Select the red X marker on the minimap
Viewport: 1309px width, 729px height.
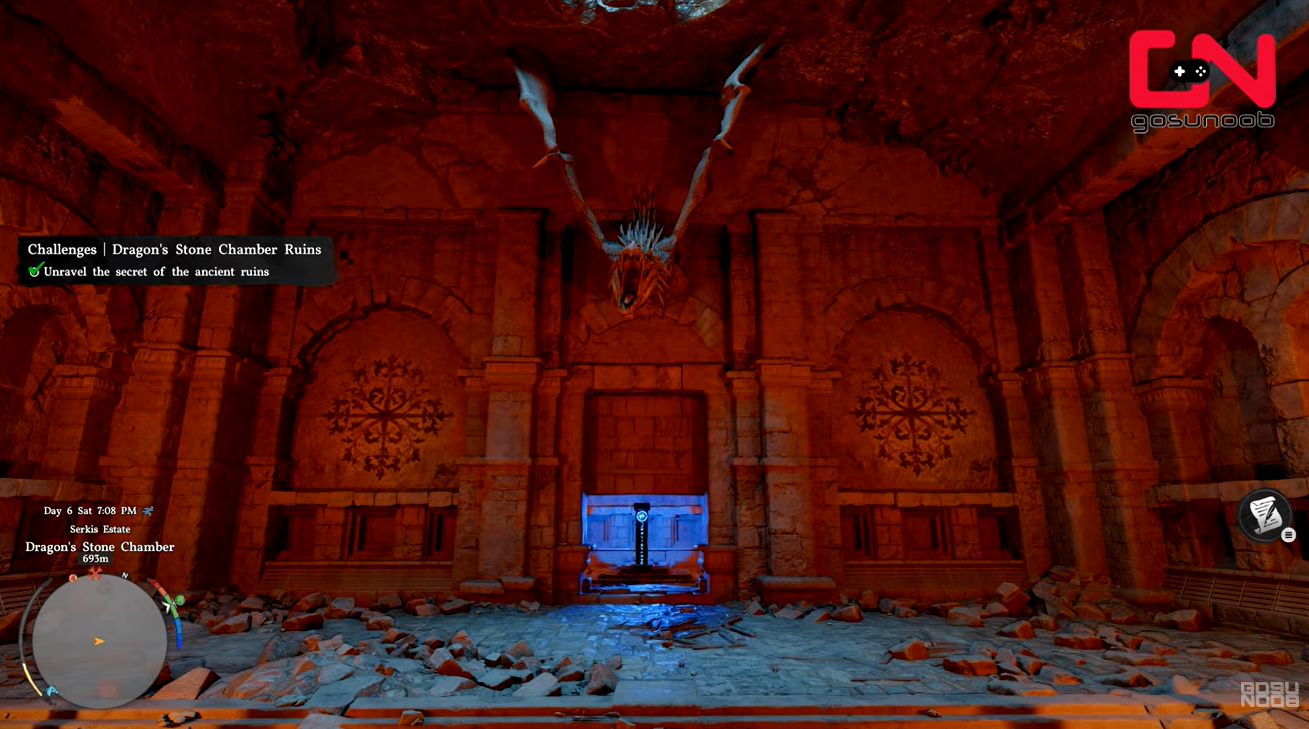click(x=94, y=574)
